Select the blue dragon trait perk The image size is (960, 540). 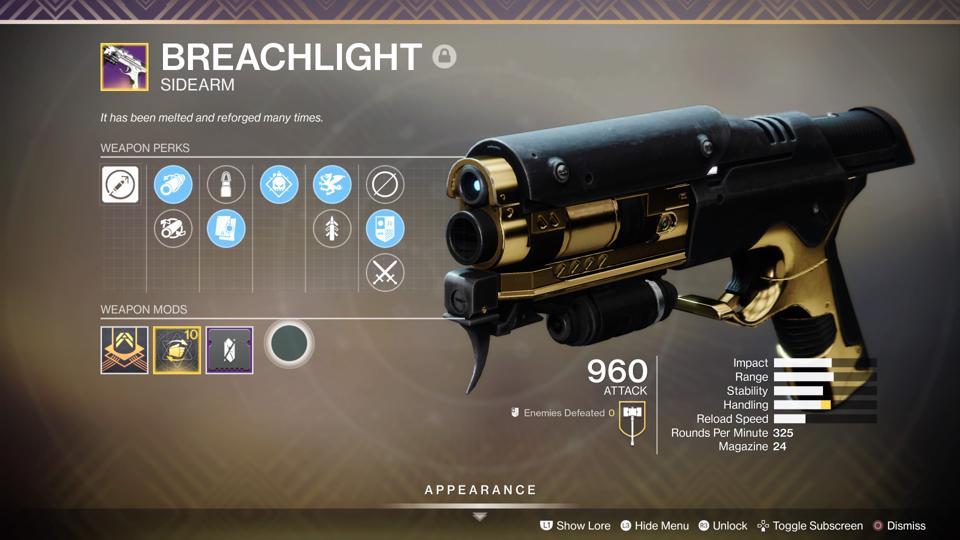pyautogui.click(x=332, y=185)
